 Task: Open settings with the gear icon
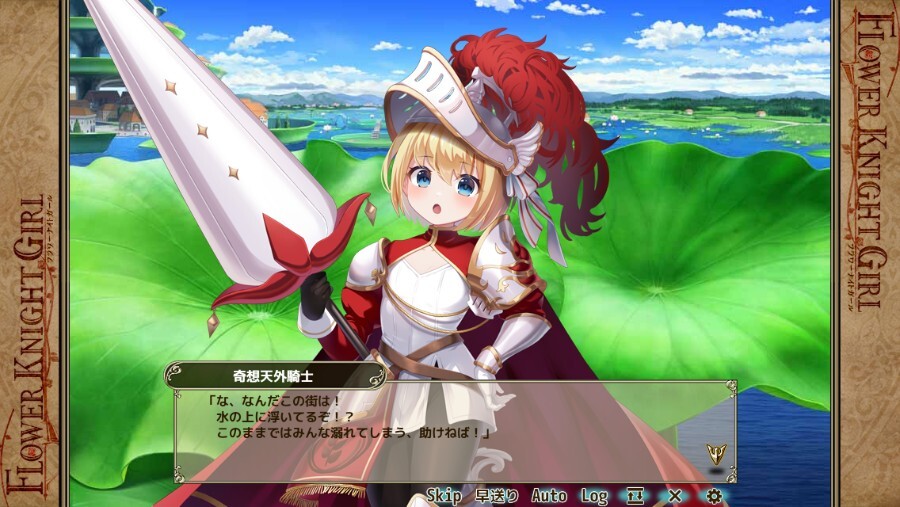714,496
